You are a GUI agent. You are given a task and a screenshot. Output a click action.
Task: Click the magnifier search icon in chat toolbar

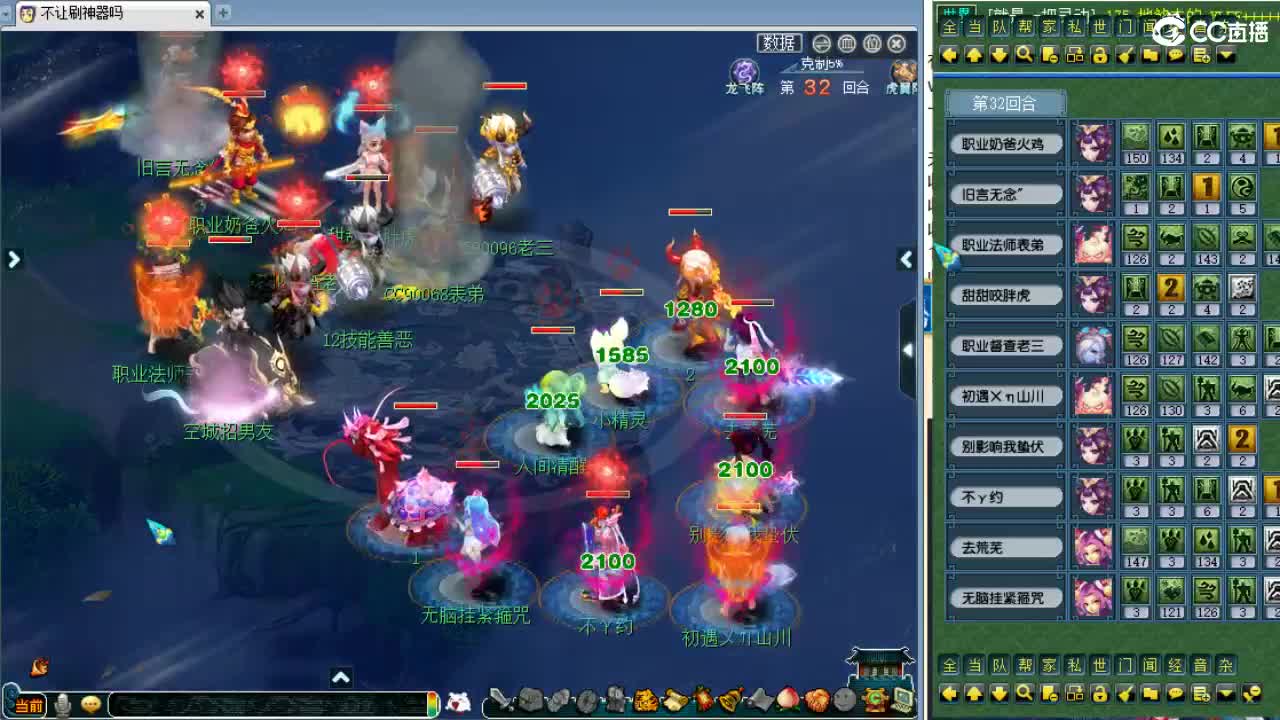[1025, 55]
